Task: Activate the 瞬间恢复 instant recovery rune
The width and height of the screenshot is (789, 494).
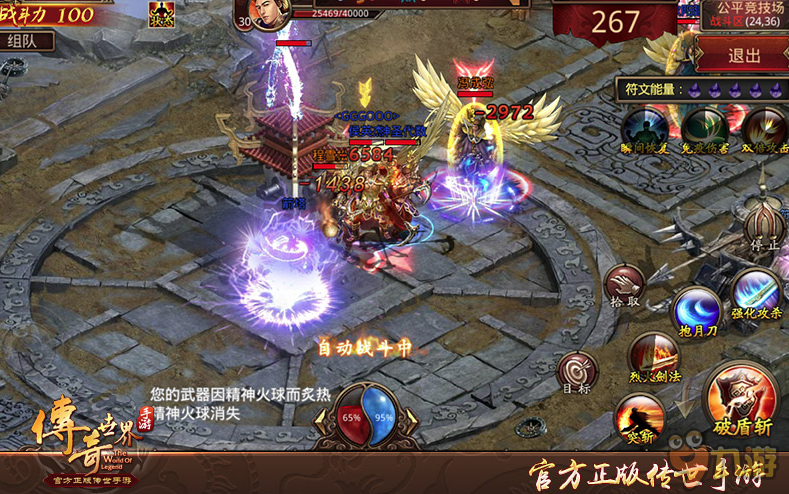Action: point(642,129)
